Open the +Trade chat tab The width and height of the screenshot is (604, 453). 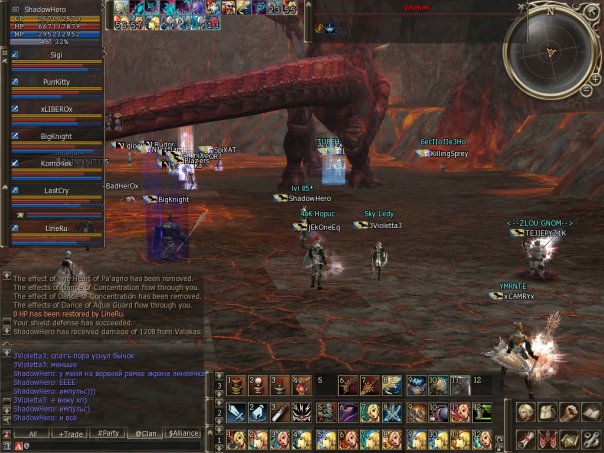pos(71,434)
